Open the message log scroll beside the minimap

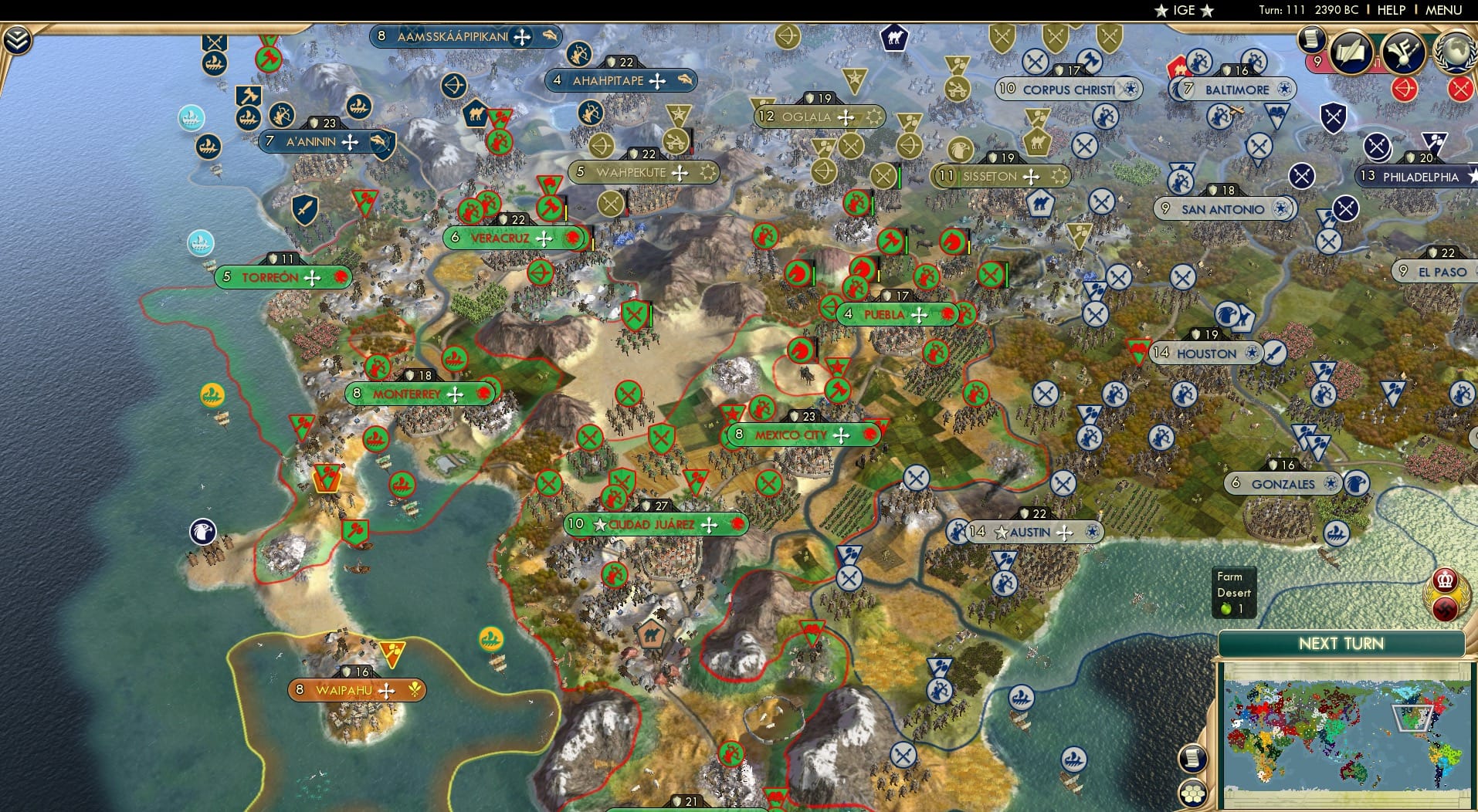[1195, 759]
